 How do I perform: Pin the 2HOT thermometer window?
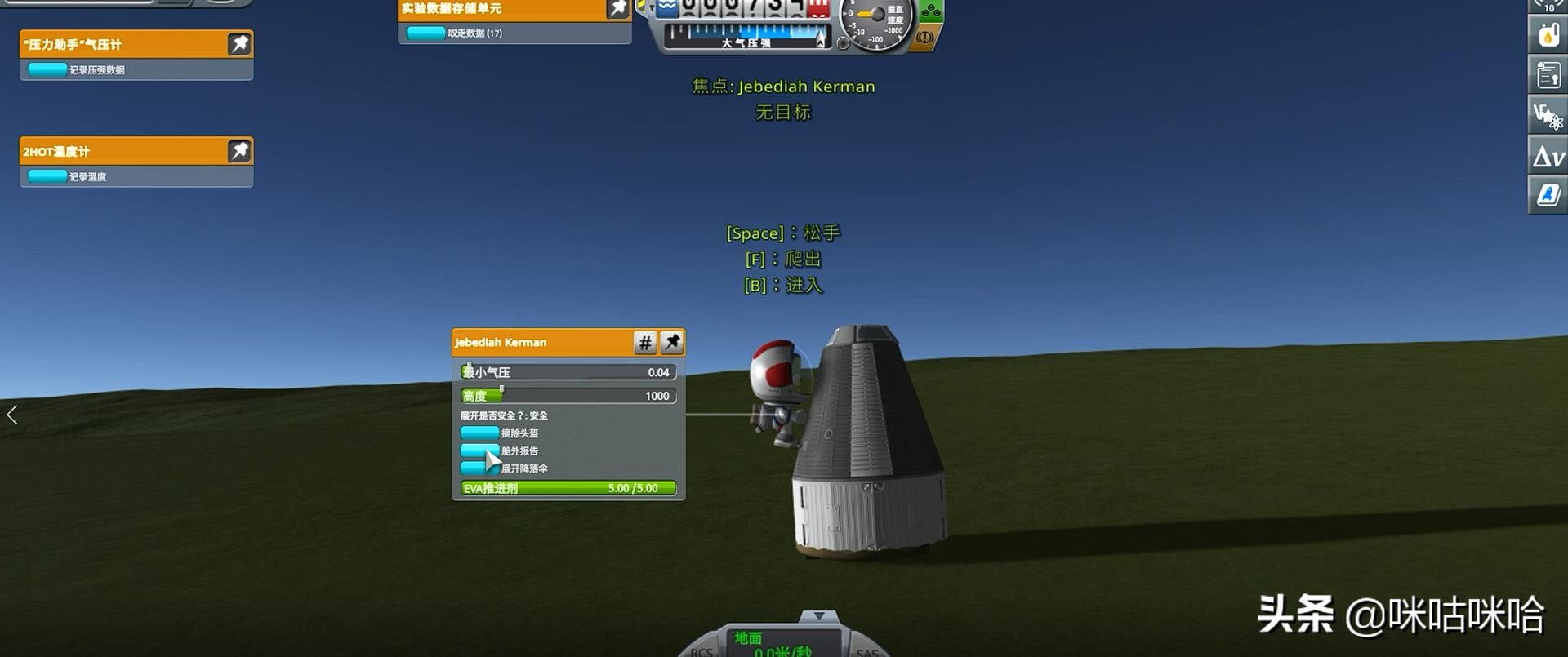pos(239,151)
